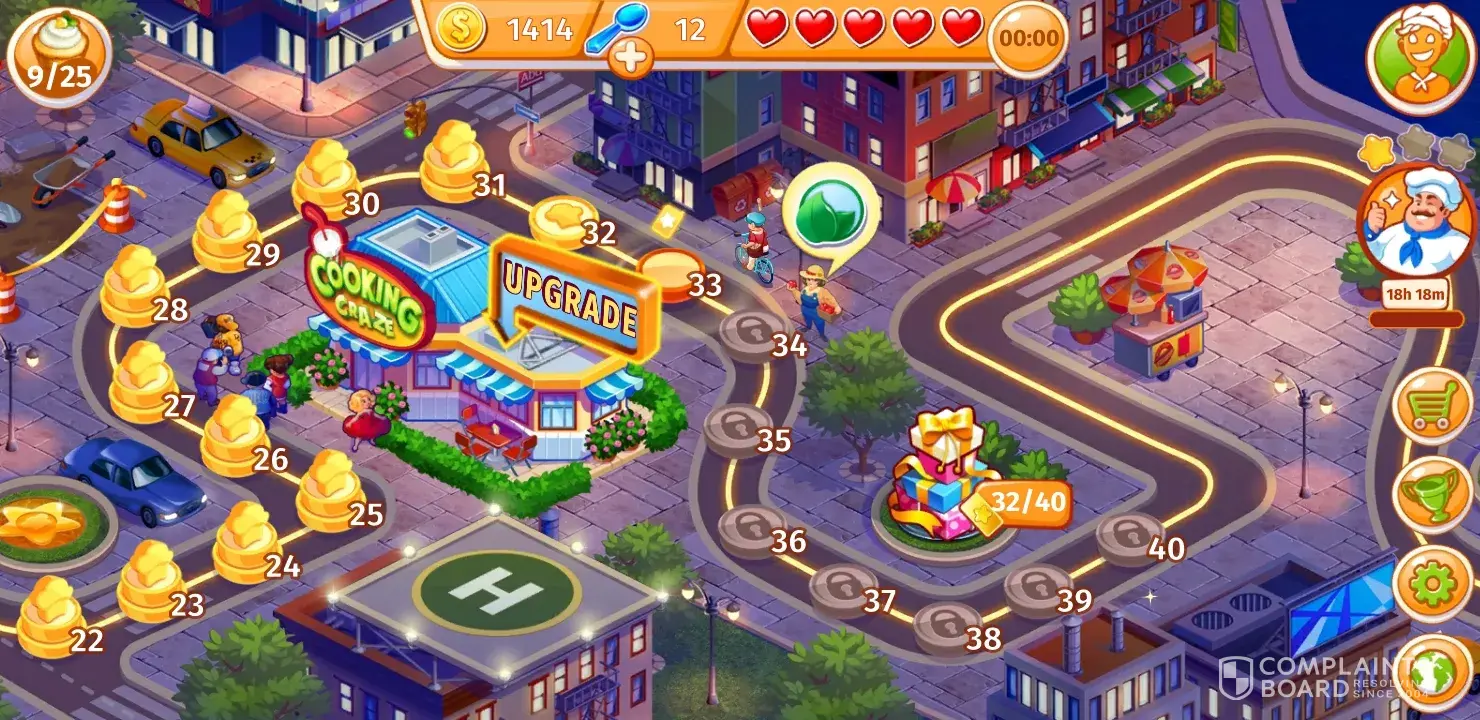The height and width of the screenshot is (720, 1480).
Task: Choose level 25 on the path
Action: point(330,491)
